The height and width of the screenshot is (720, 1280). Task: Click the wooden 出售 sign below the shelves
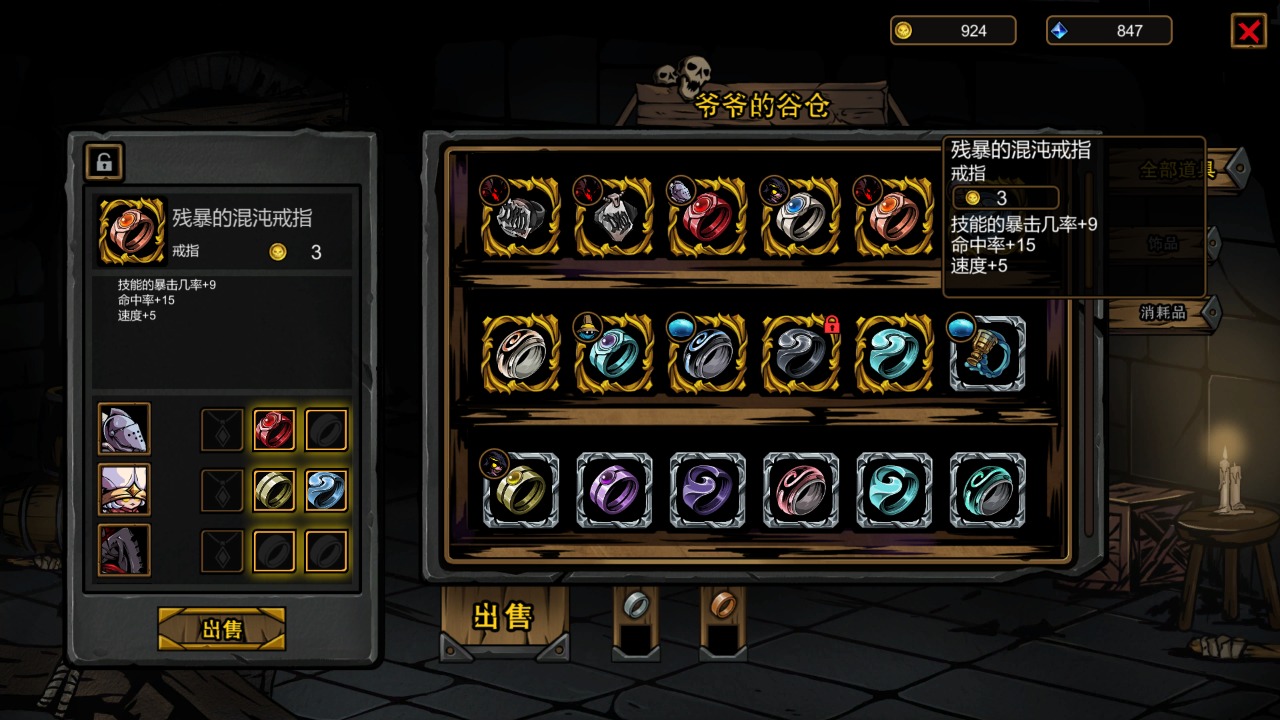pos(503,617)
